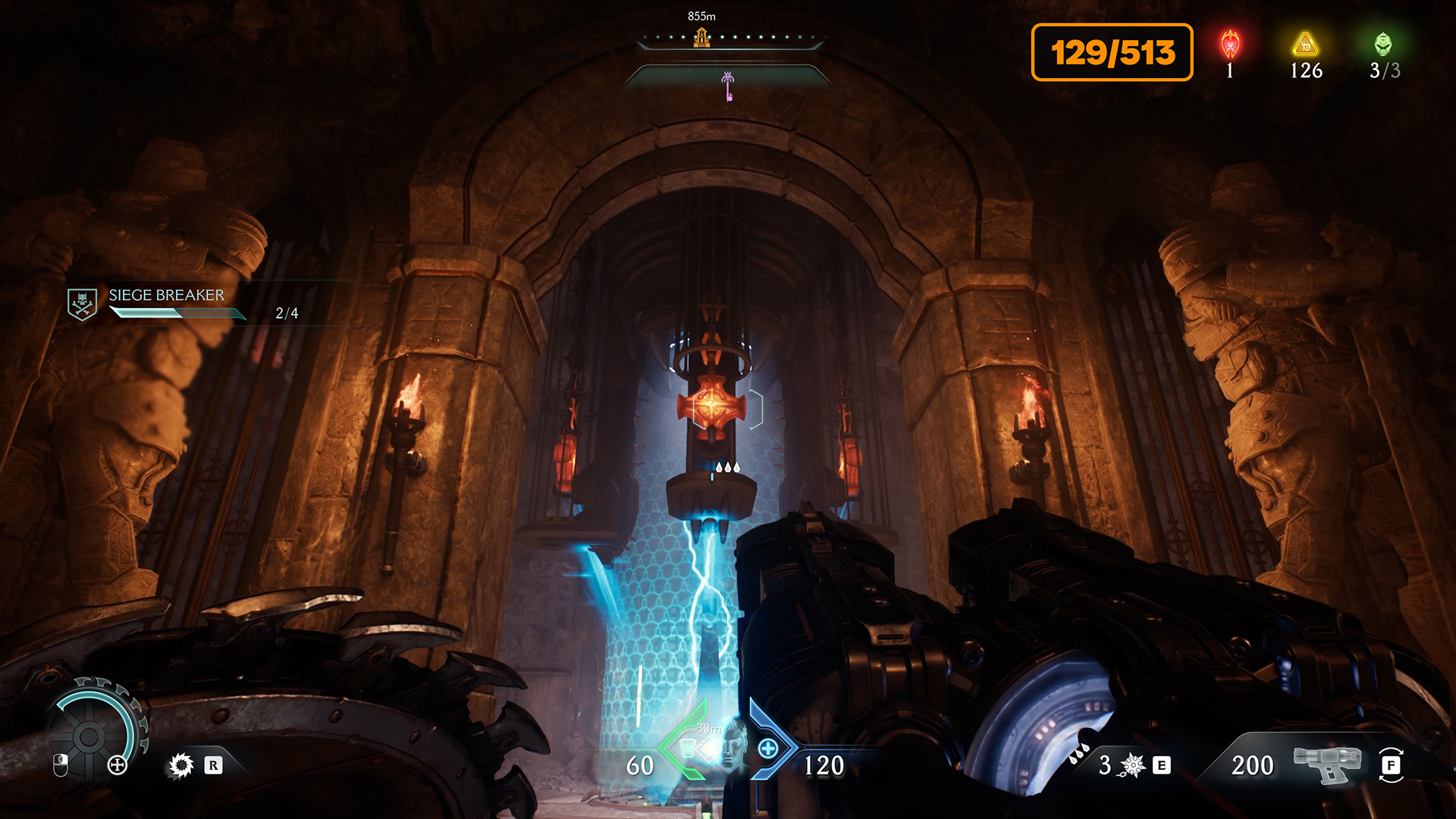The height and width of the screenshot is (819, 1456).
Task: Click the objective marker on the compass
Action: (701, 37)
